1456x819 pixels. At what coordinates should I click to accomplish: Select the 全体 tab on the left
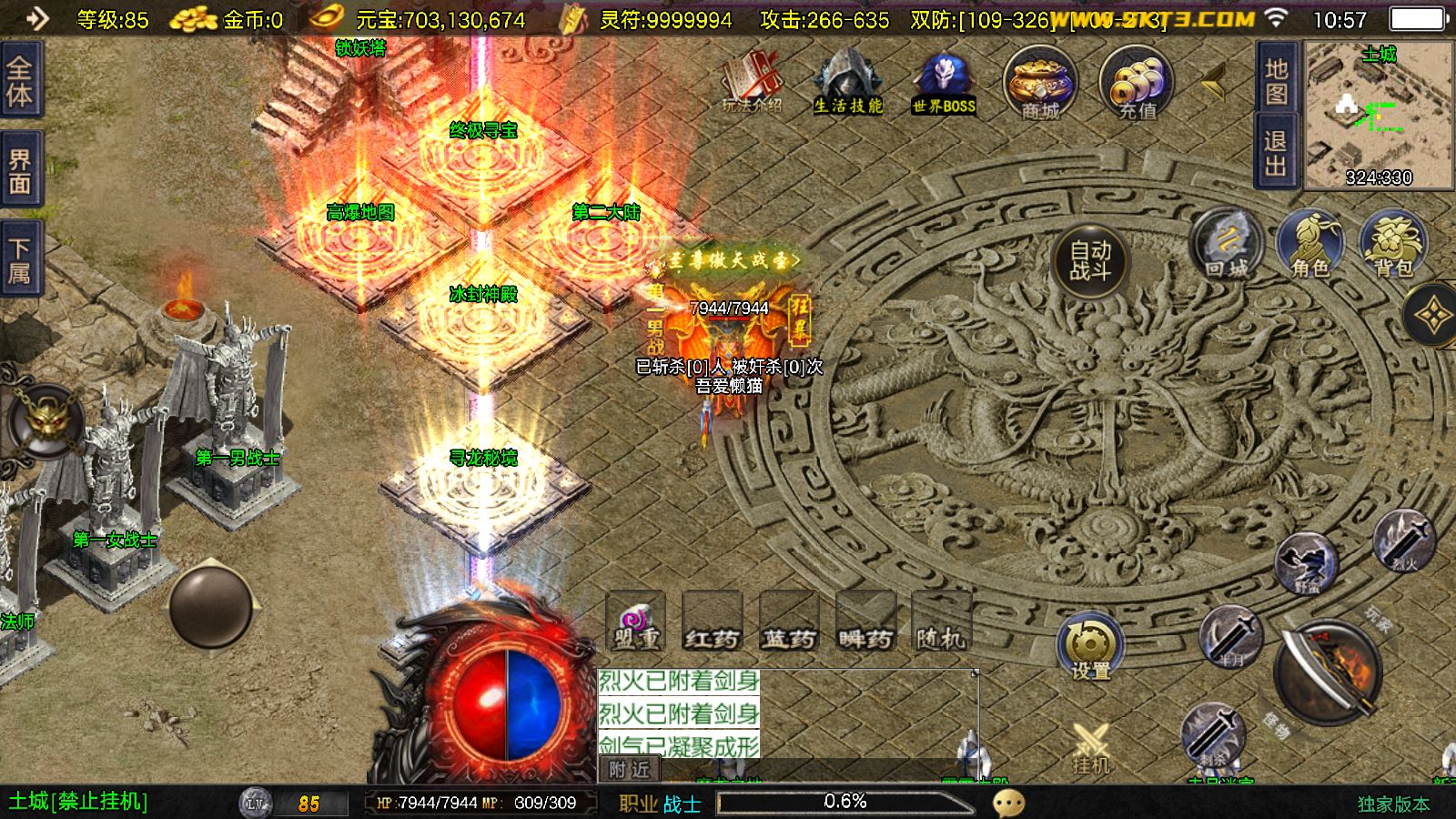[x=20, y=80]
